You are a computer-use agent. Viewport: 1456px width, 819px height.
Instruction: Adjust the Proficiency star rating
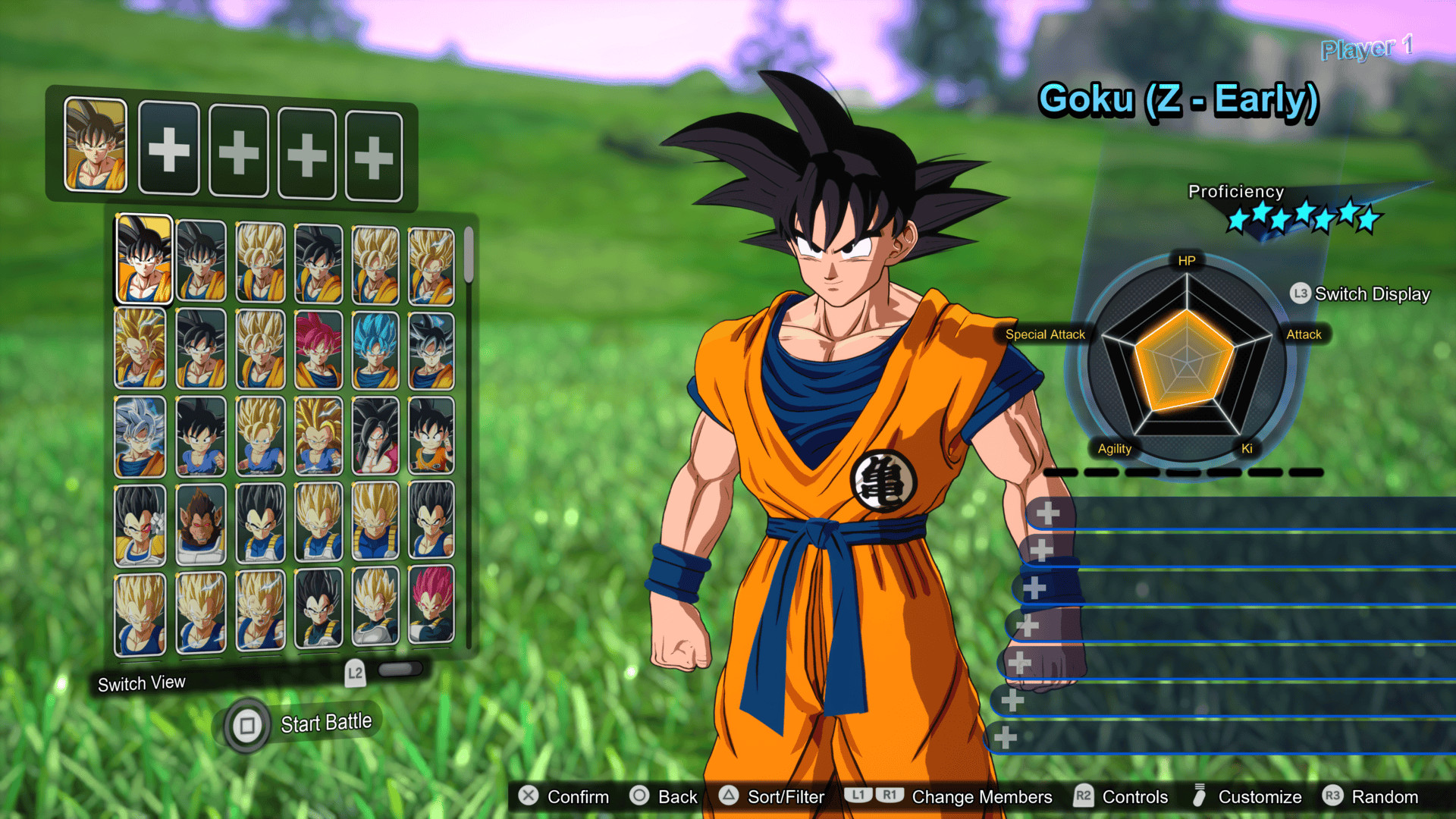[1304, 218]
